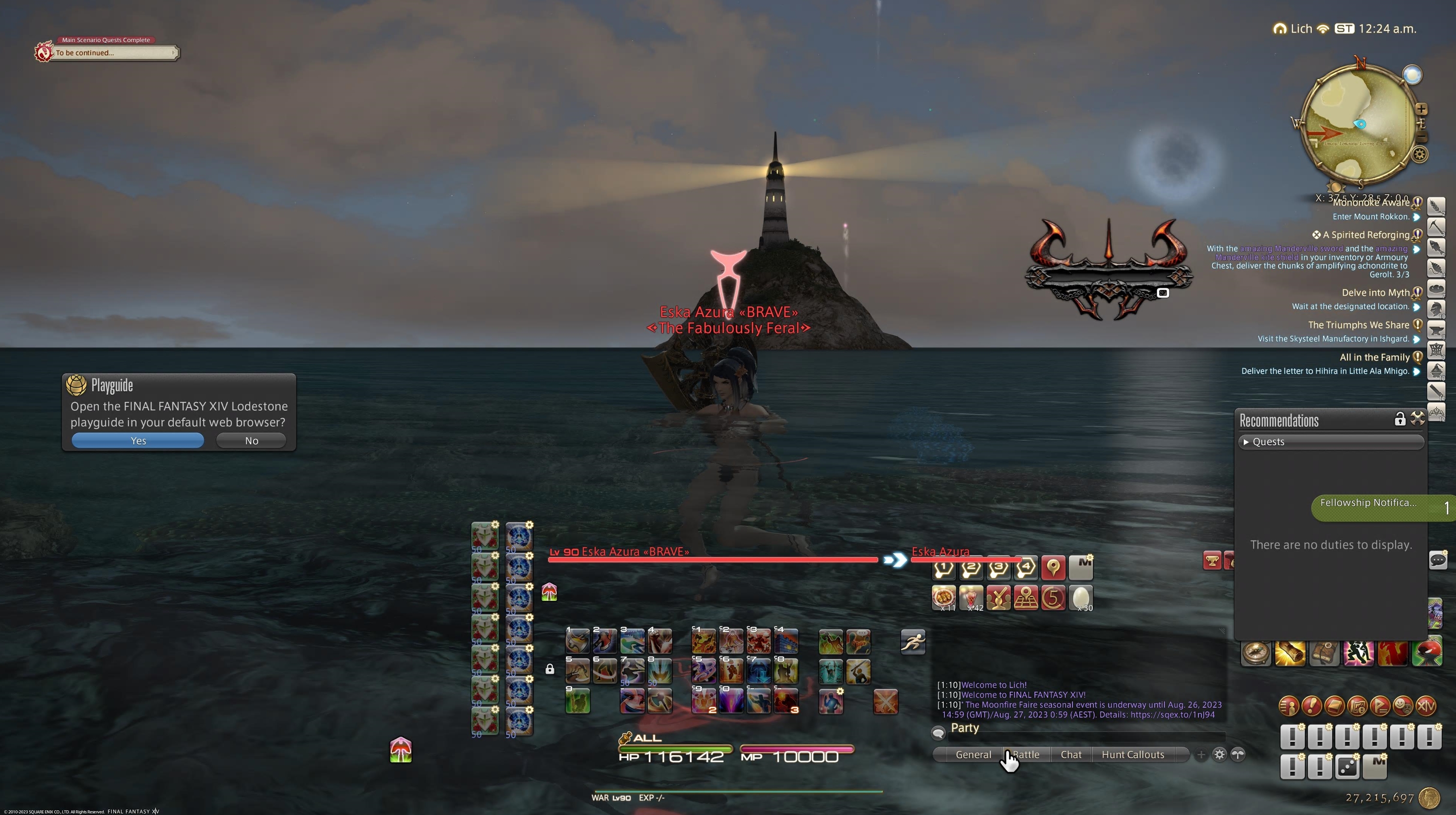Screen dimensions: 1456x815
Task: Select the 'Delve into Myth' quest entry
Action: [x=1375, y=293]
